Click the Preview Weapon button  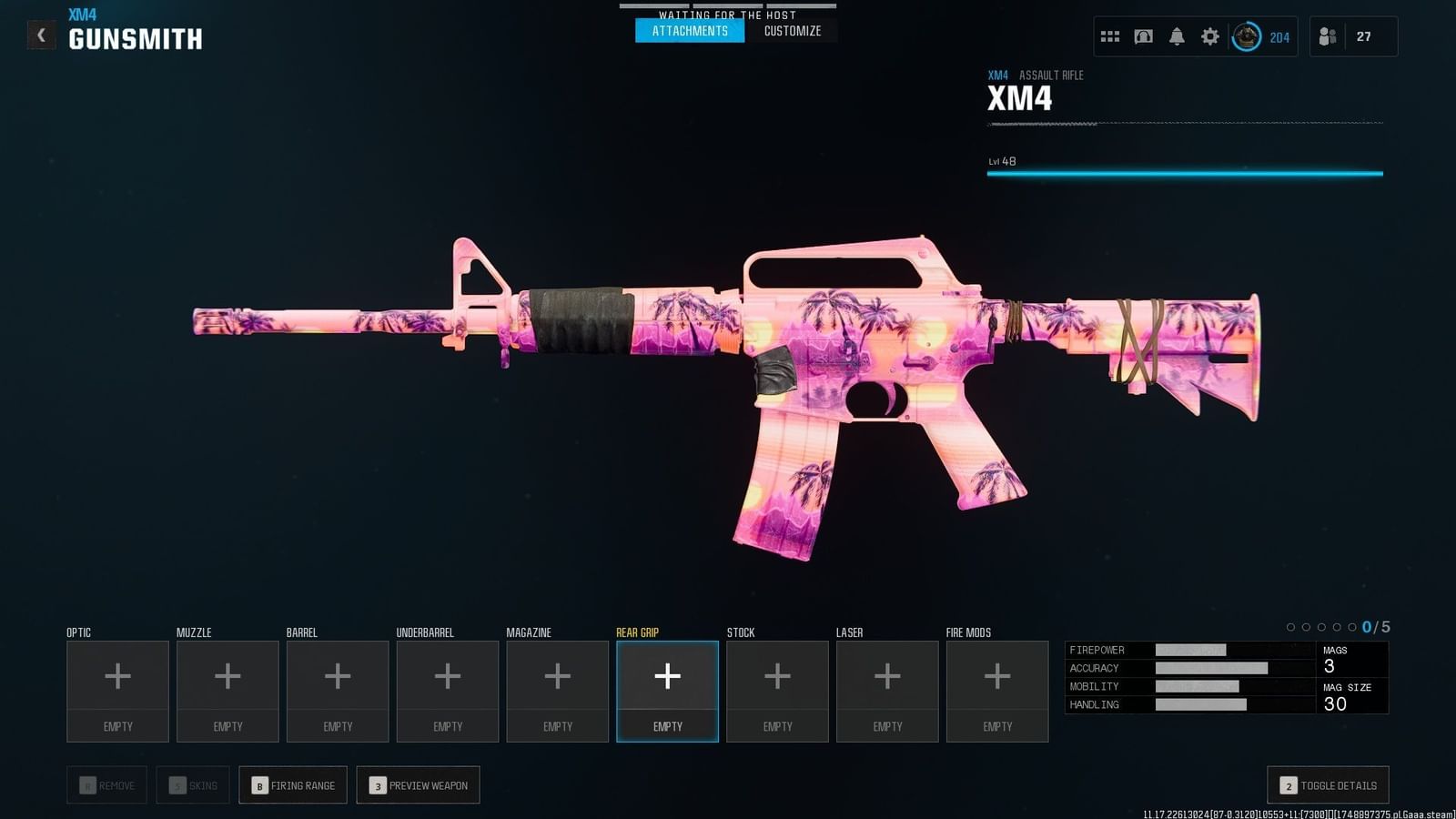[x=418, y=784]
